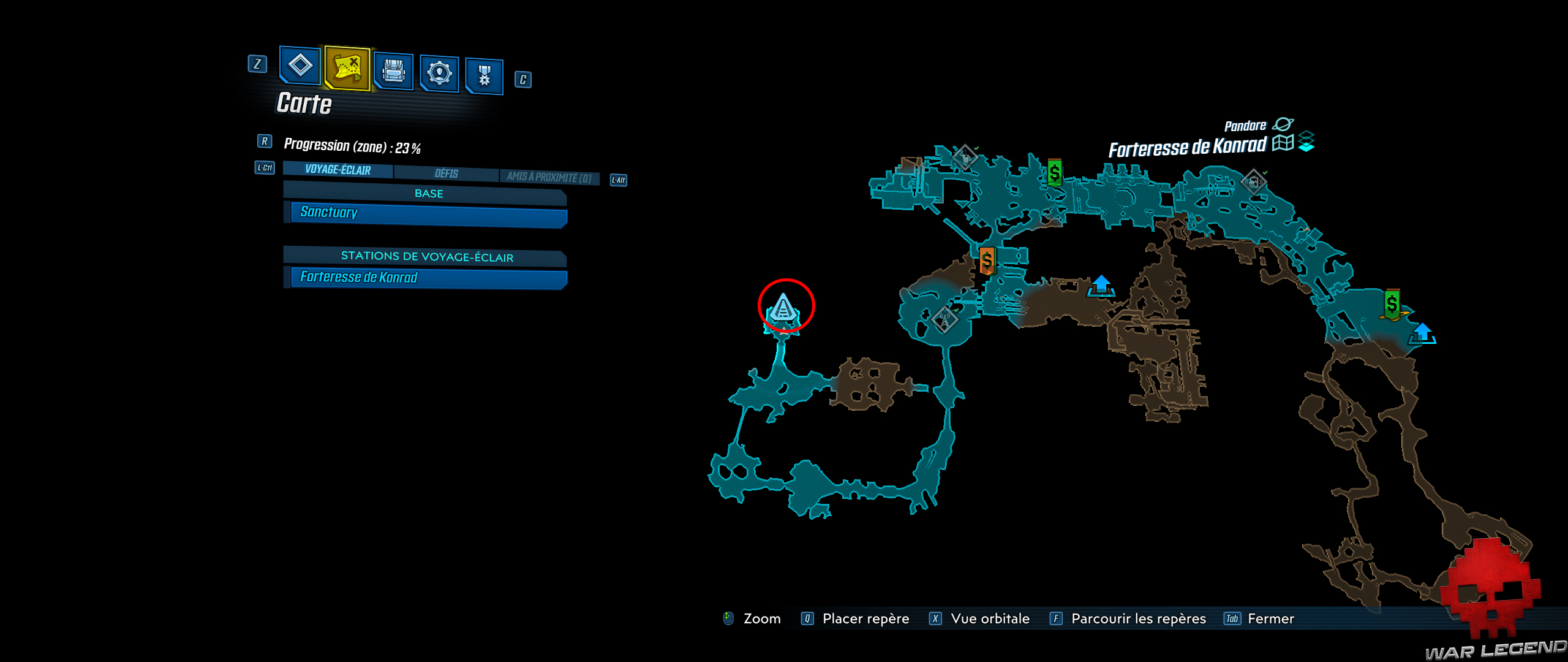Click Placer repère in the bottom bar
The height and width of the screenshot is (662, 1568).
coord(867,618)
